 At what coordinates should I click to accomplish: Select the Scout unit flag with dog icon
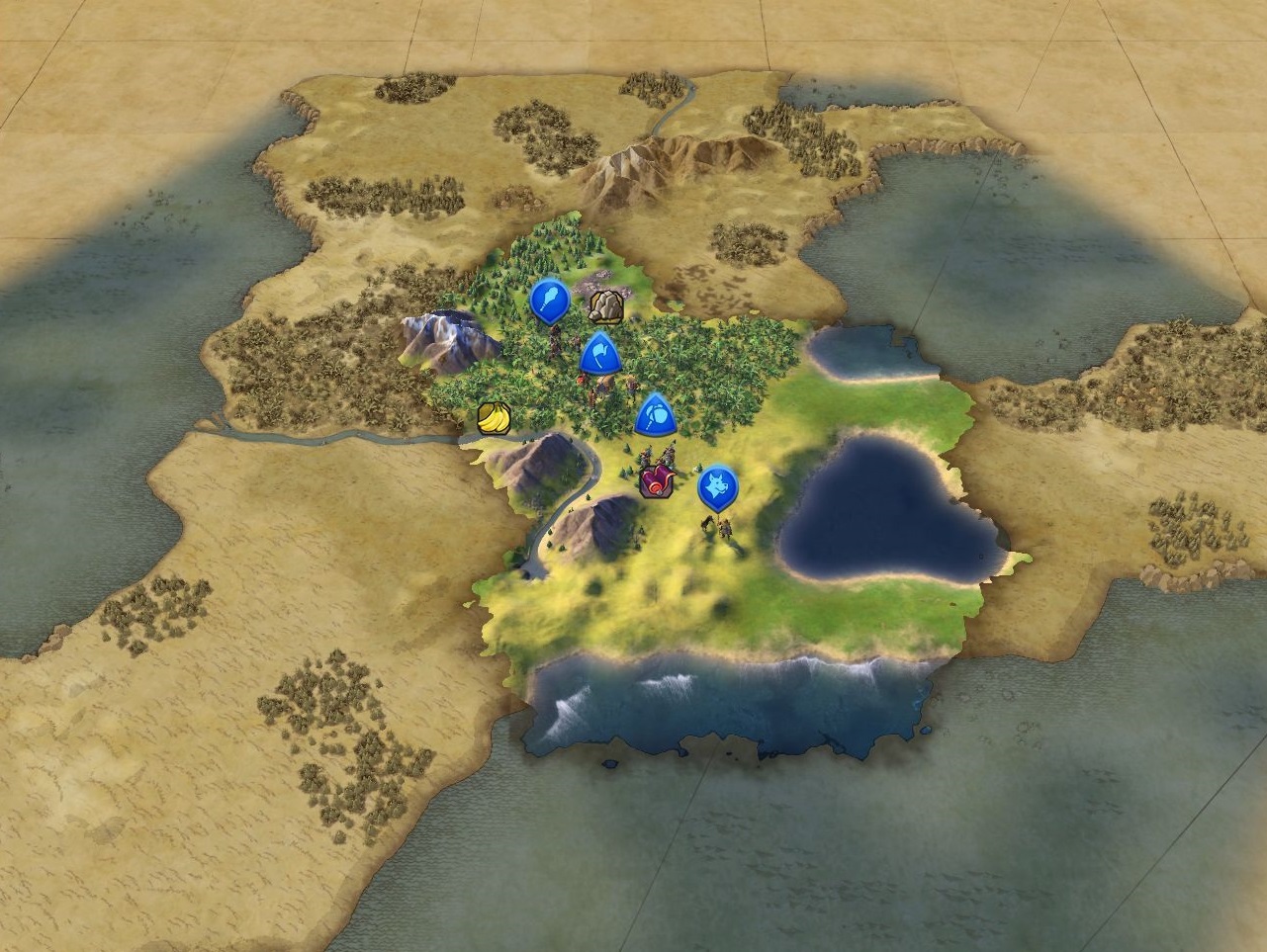tap(717, 487)
